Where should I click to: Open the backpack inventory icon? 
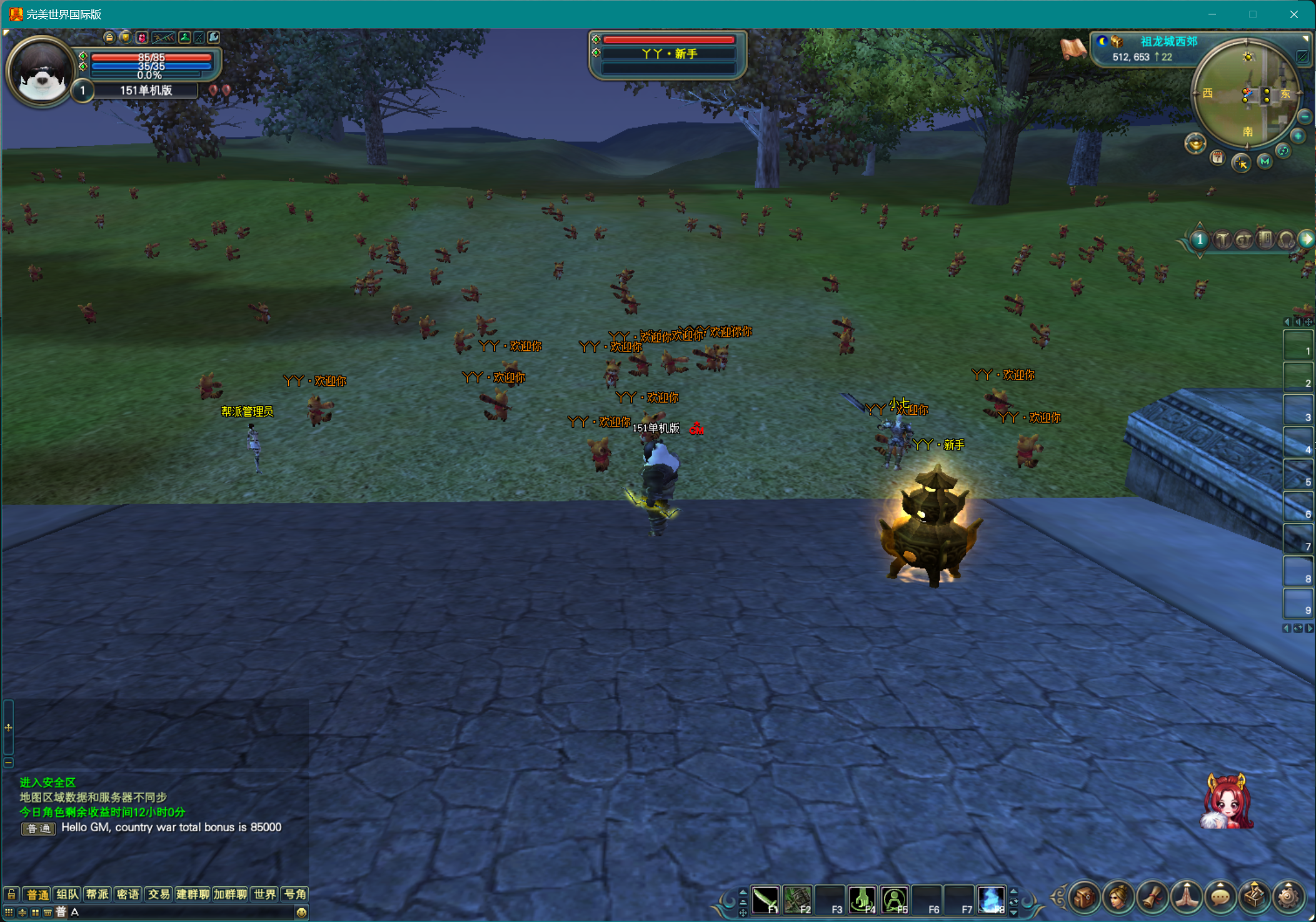point(1085,898)
